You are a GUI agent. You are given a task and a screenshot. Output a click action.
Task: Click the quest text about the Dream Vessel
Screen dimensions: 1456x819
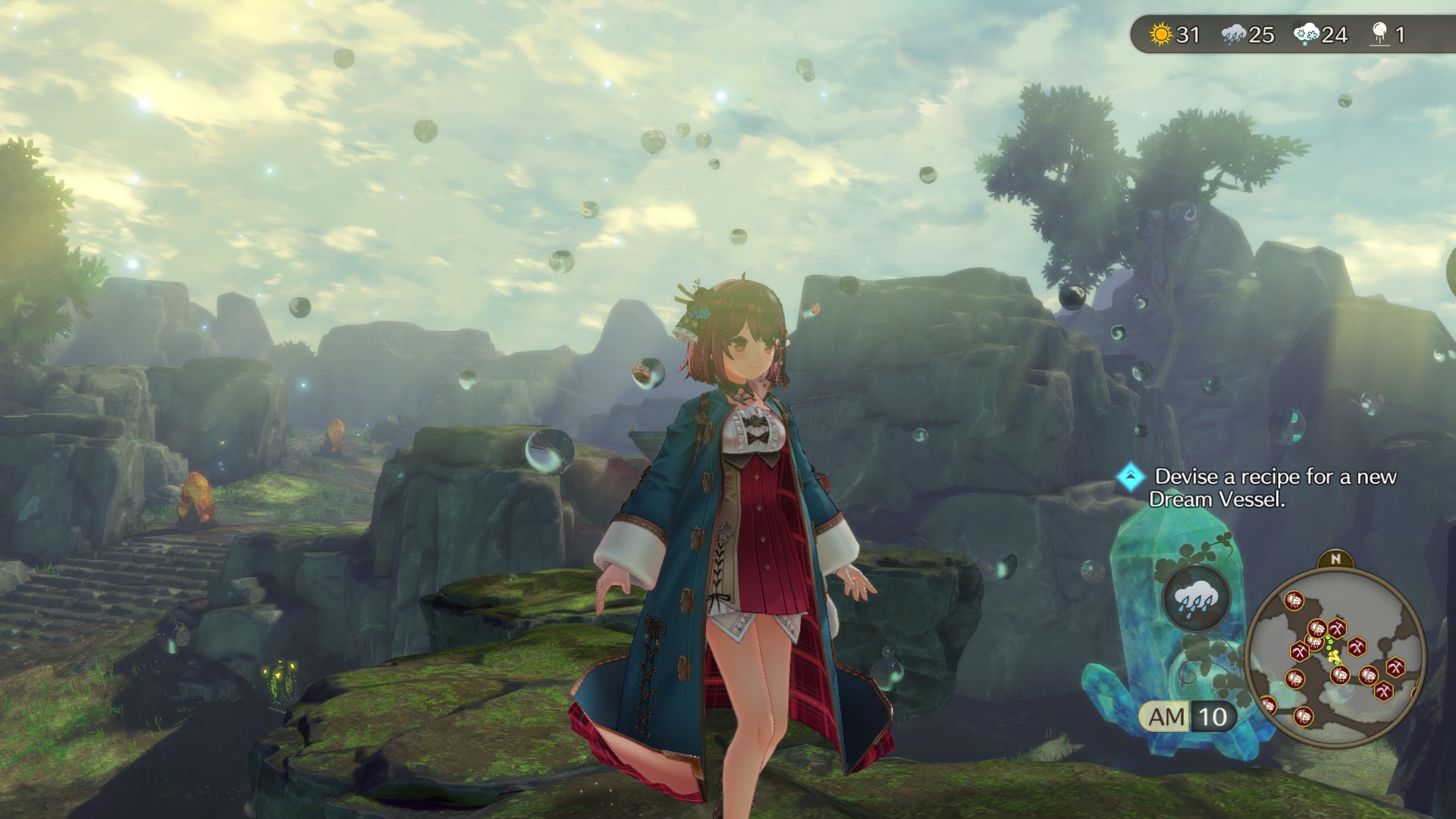pos(1276,488)
